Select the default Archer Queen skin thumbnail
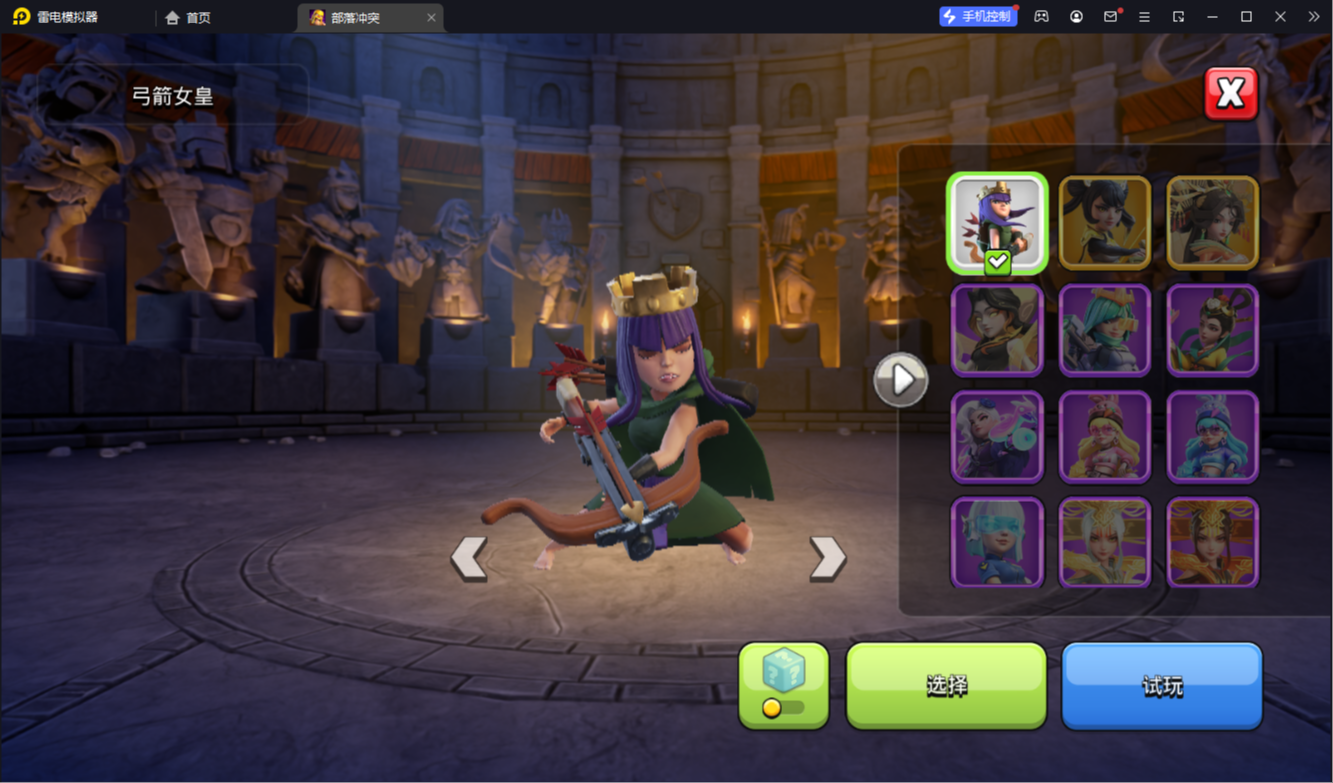The image size is (1333, 783). [997, 223]
